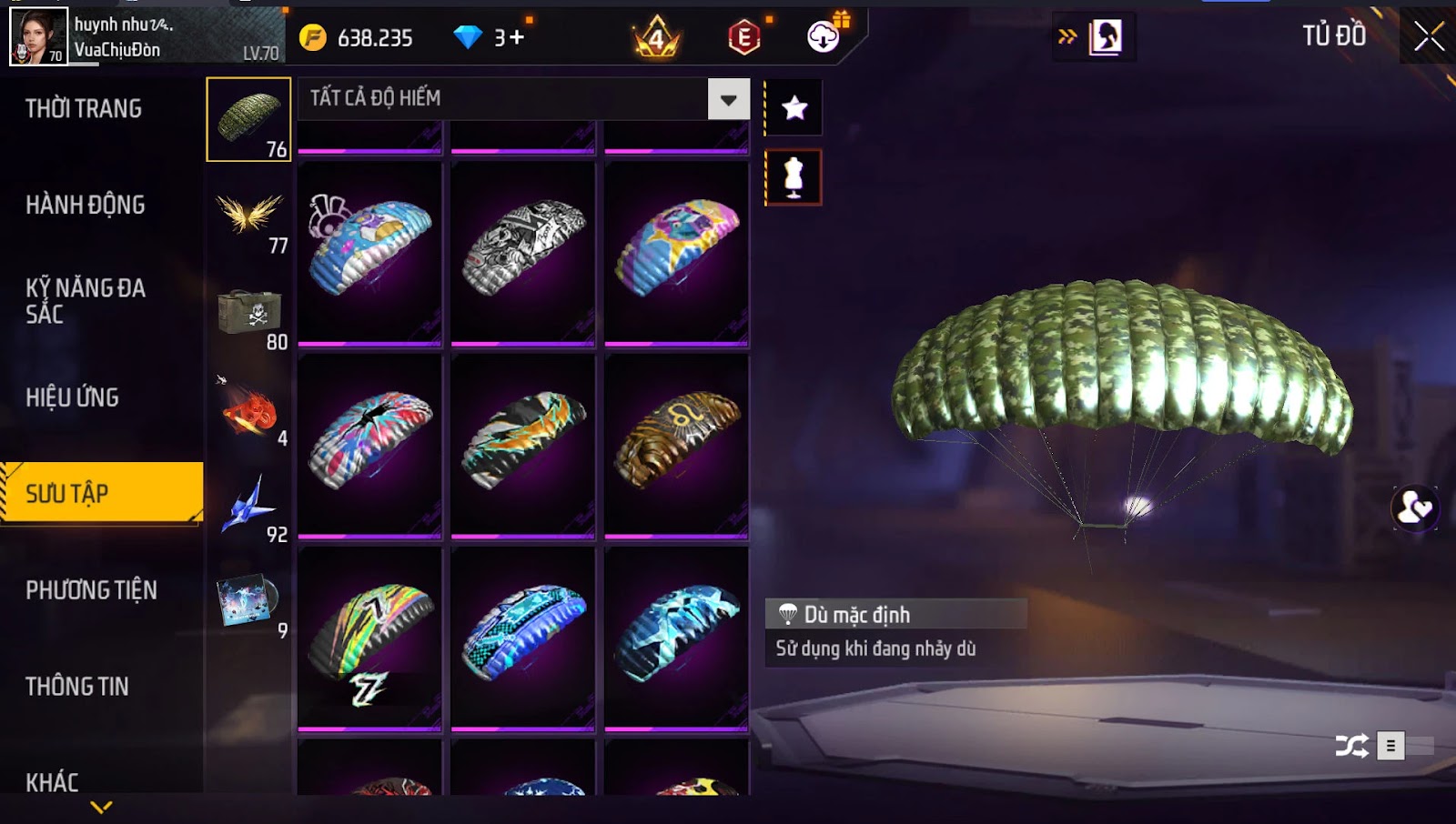Click the shuffle random skin button
The image size is (1456, 824).
point(1351,747)
